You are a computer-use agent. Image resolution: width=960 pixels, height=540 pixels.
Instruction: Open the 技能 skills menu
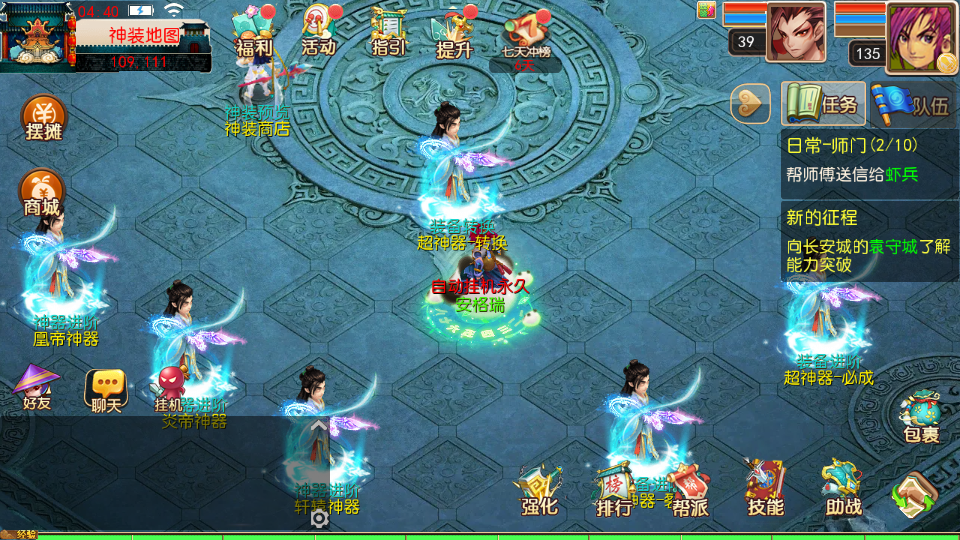[765, 490]
